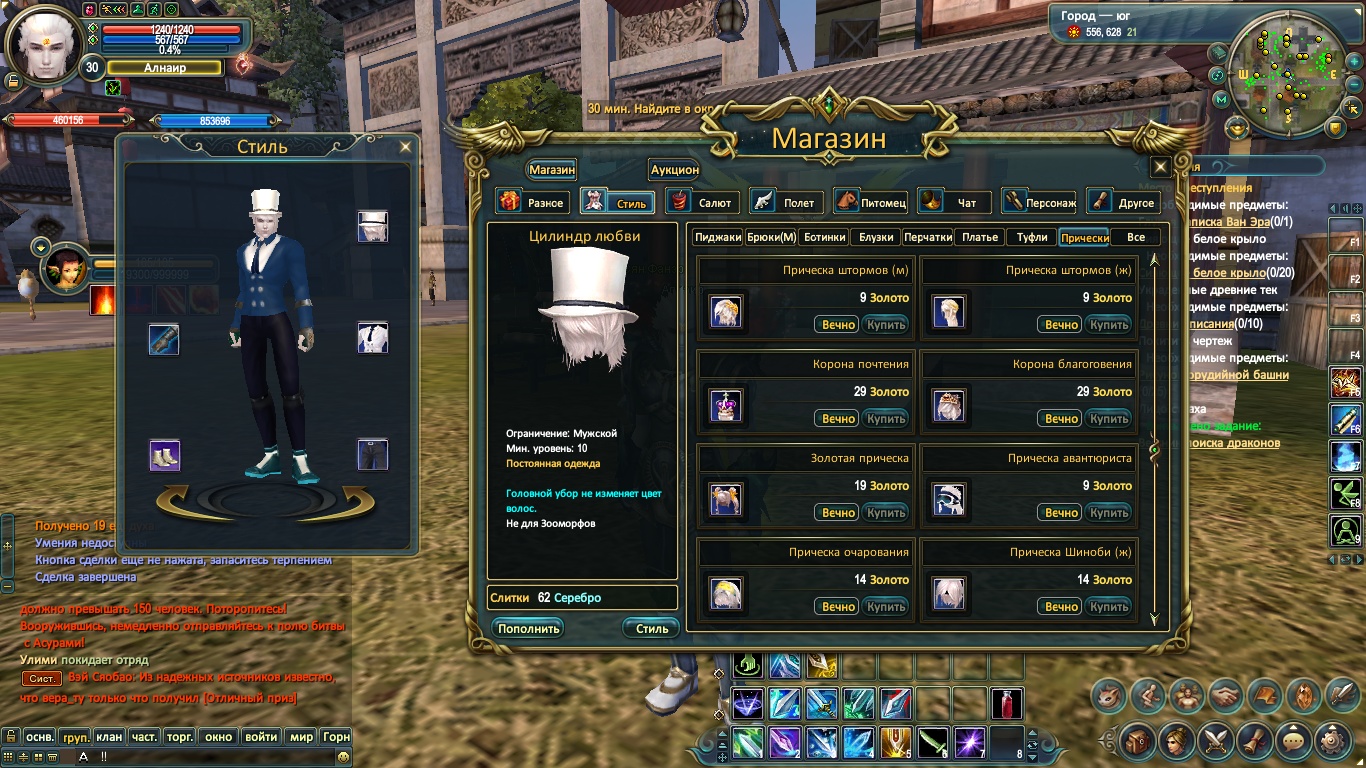Choose the Пиджаки clothing filter
Image resolution: width=1366 pixels, height=768 pixels.
tap(718, 237)
